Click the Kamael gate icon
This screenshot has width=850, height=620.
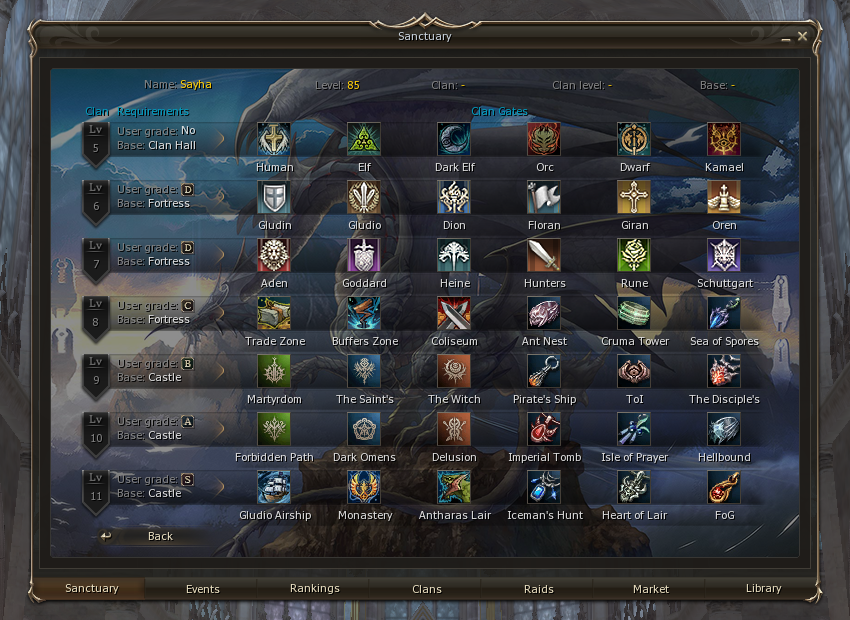(x=724, y=139)
